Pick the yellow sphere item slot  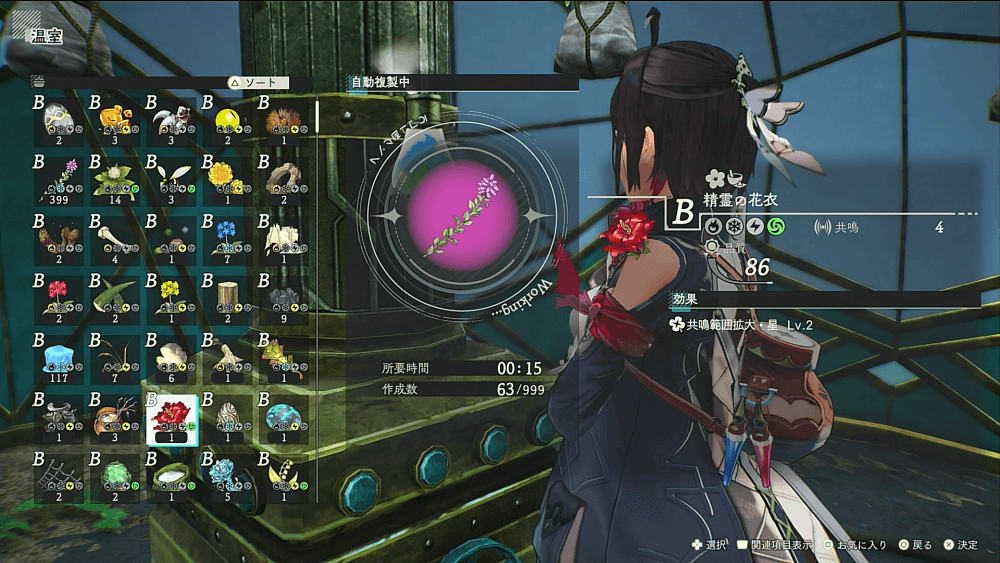pos(227,120)
